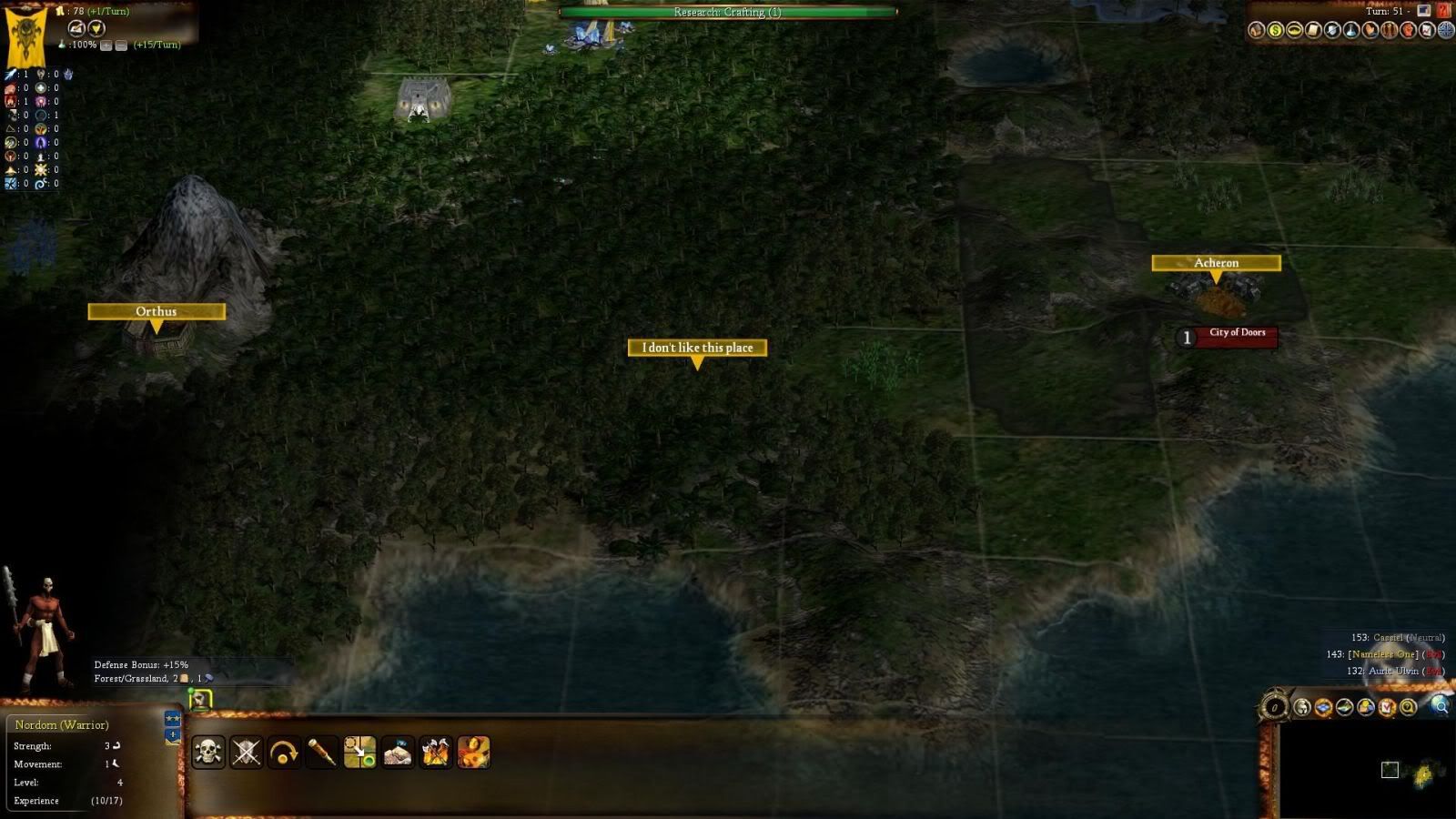This screenshot has height=819, width=1456.
Task: Open the research bar showing Crafting
Action: coord(727,12)
